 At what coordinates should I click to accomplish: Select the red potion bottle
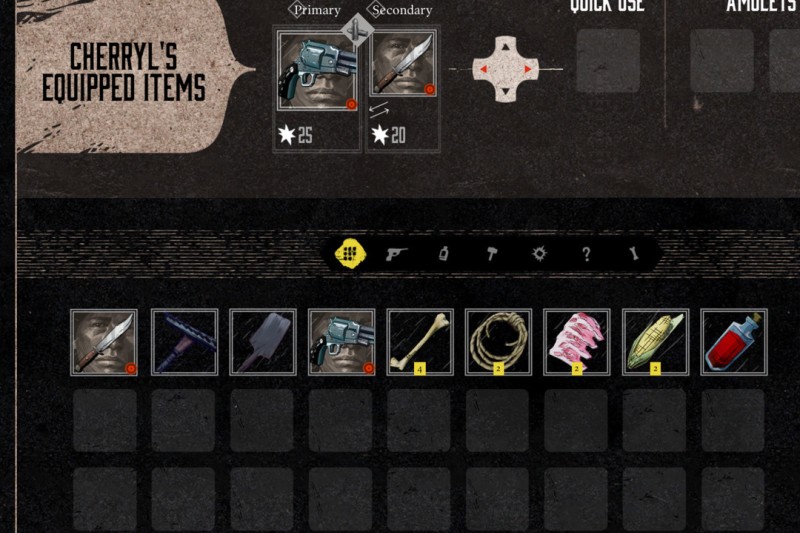(x=734, y=342)
